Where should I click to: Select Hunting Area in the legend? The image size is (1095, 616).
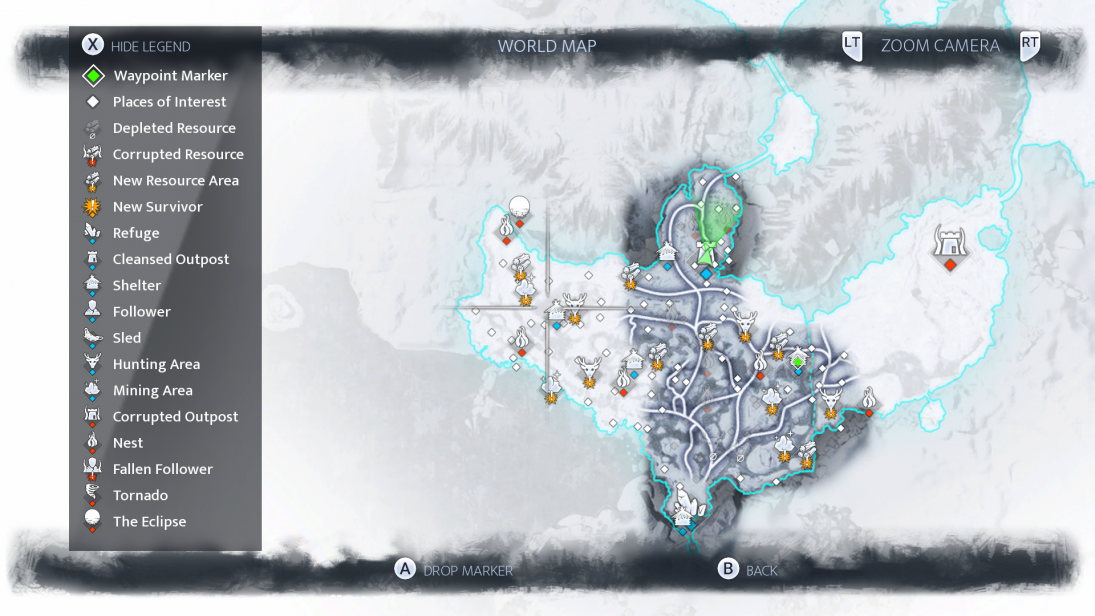point(156,364)
